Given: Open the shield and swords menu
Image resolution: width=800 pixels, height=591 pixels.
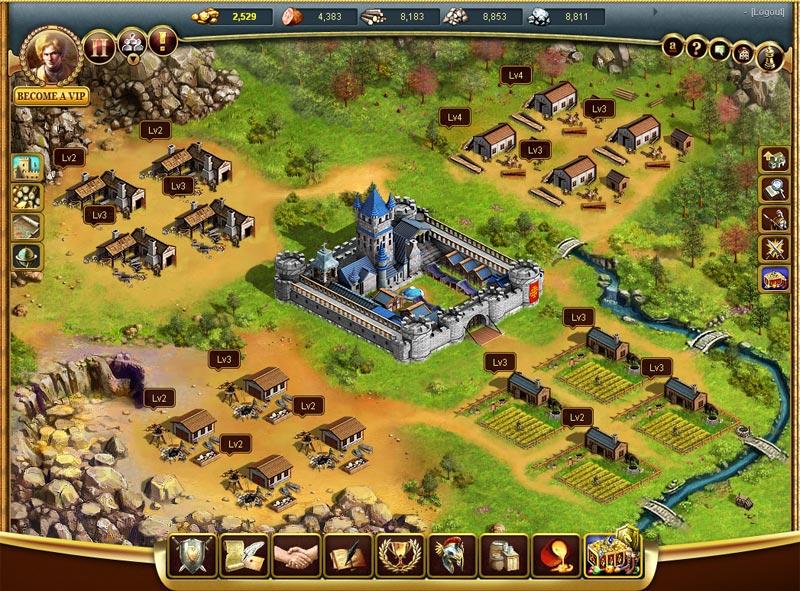Looking at the screenshot, I should (x=190, y=555).
